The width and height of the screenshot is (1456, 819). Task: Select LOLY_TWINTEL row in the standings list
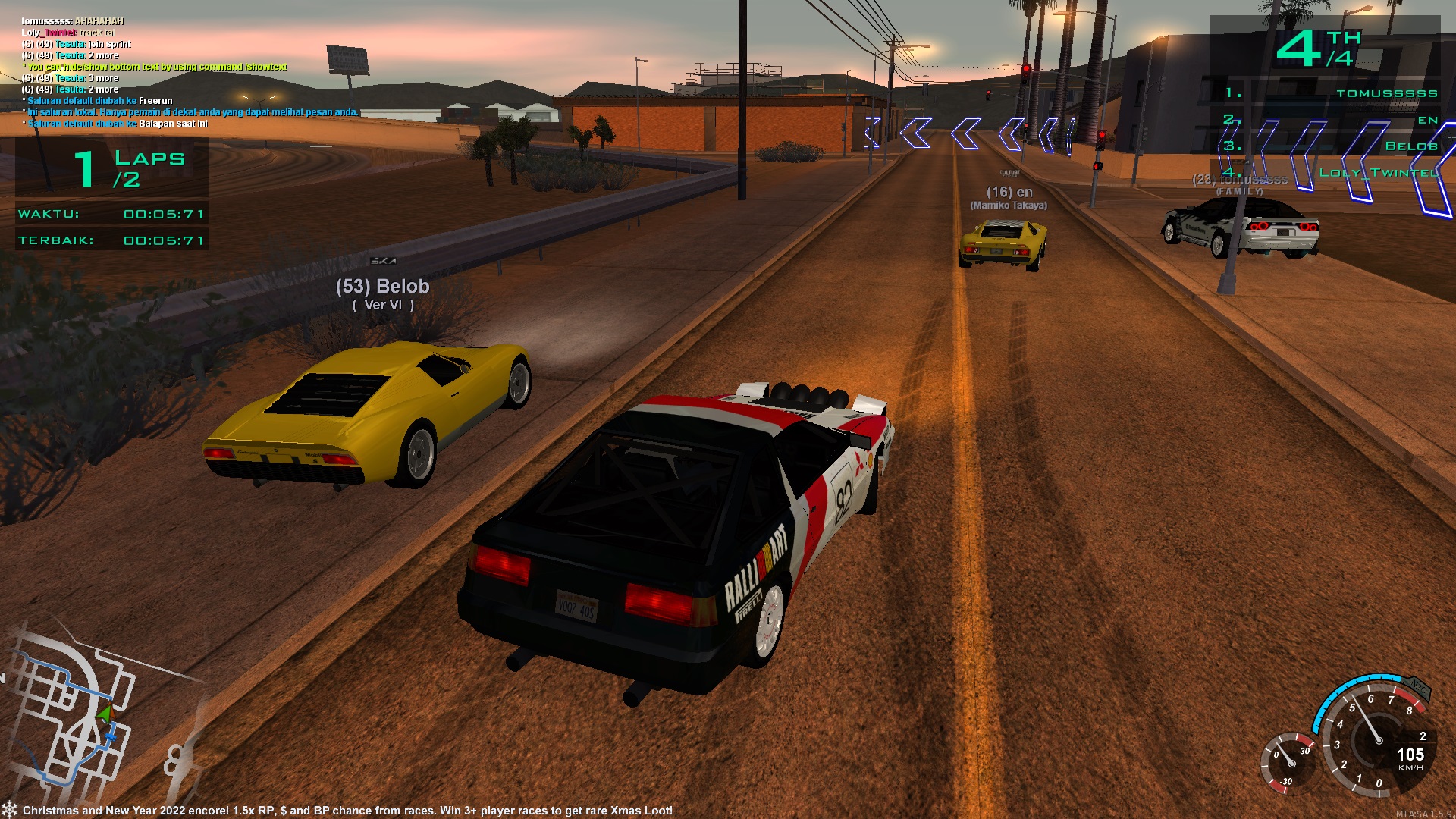coord(1378,173)
